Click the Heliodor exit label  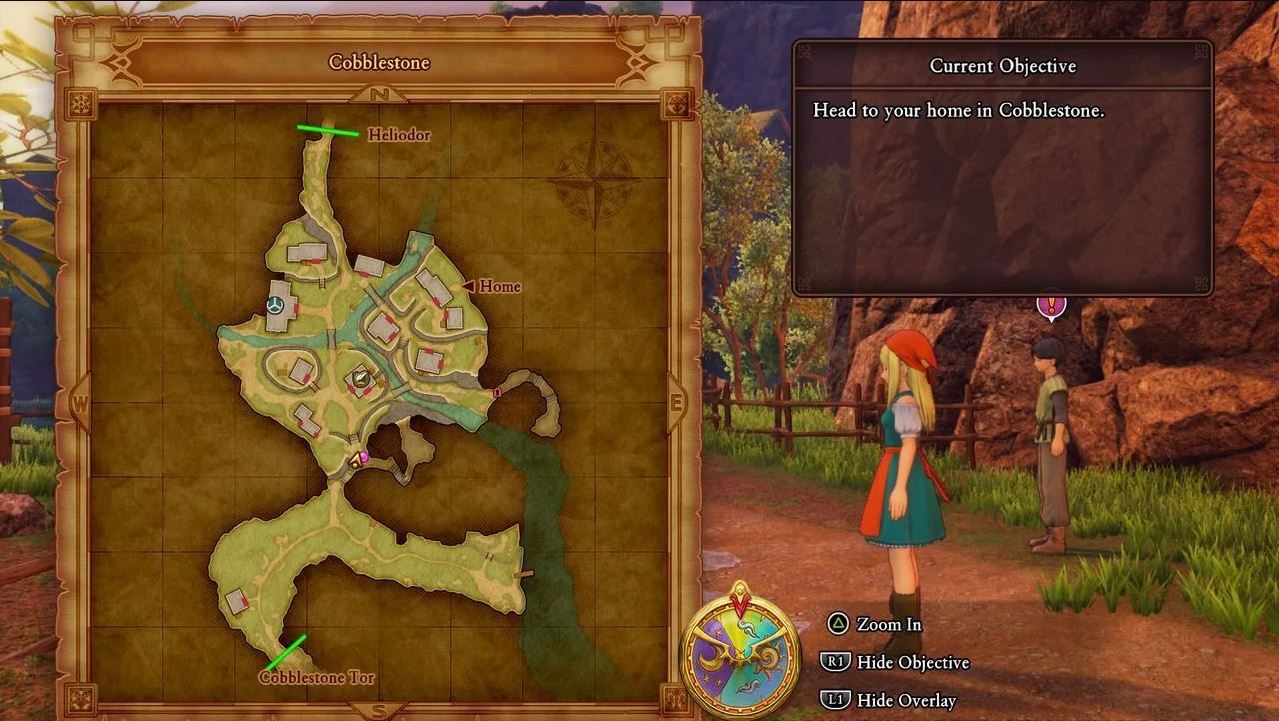point(399,134)
